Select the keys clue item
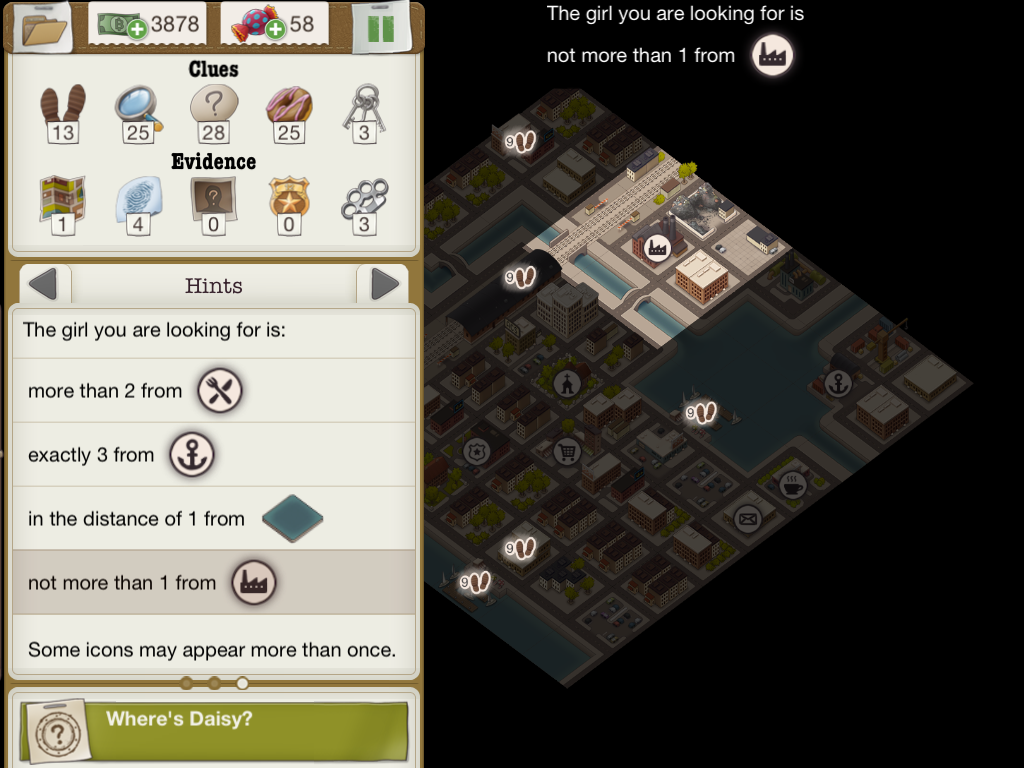This screenshot has width=1024, height=768. [363, 110]
